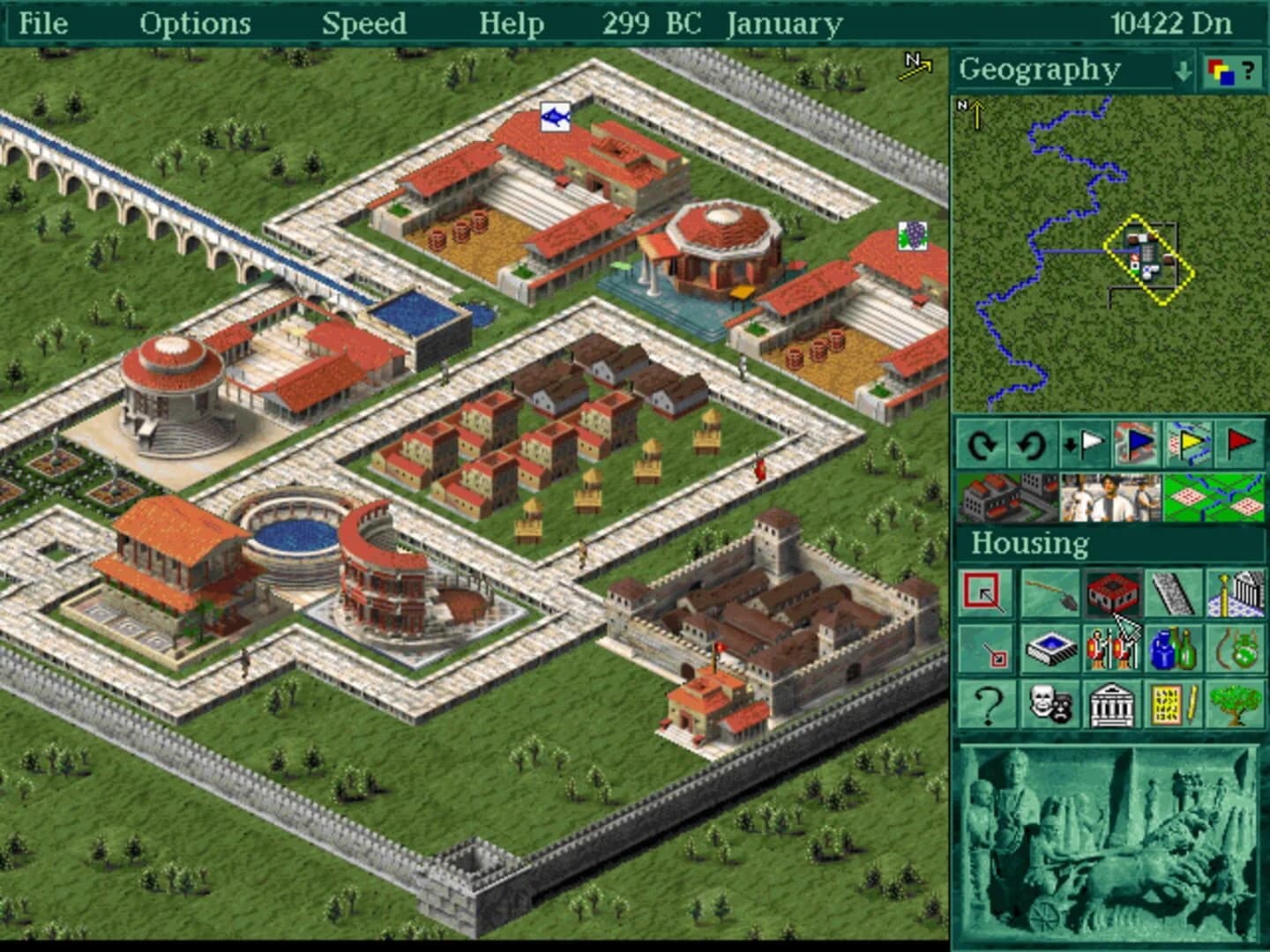Open the Options menu
This screenshot has width=1270, height=952.
pyautogui.click(x=196, y=24)
